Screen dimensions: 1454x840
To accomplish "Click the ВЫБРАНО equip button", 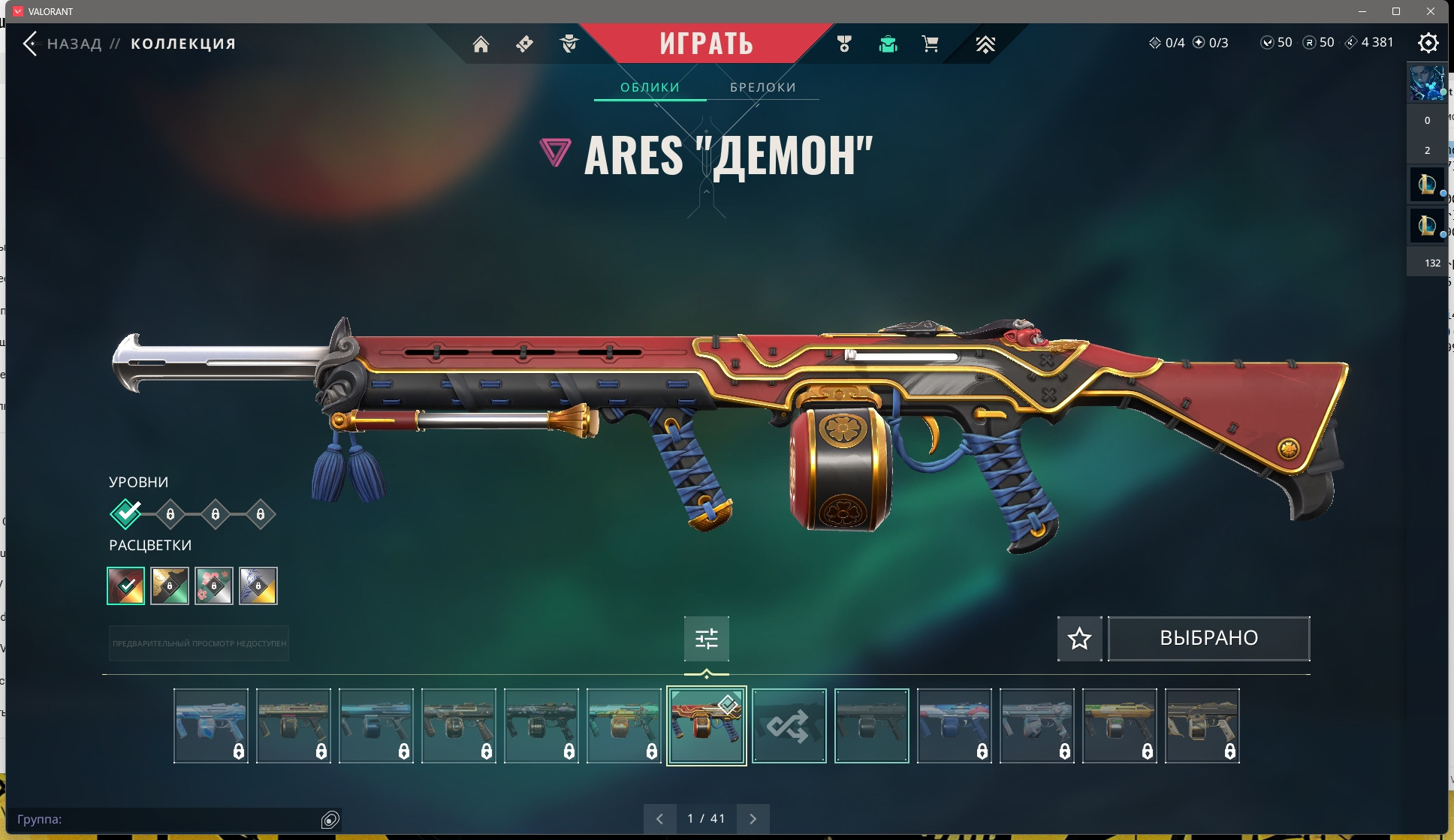I will tap(1208, 638).
